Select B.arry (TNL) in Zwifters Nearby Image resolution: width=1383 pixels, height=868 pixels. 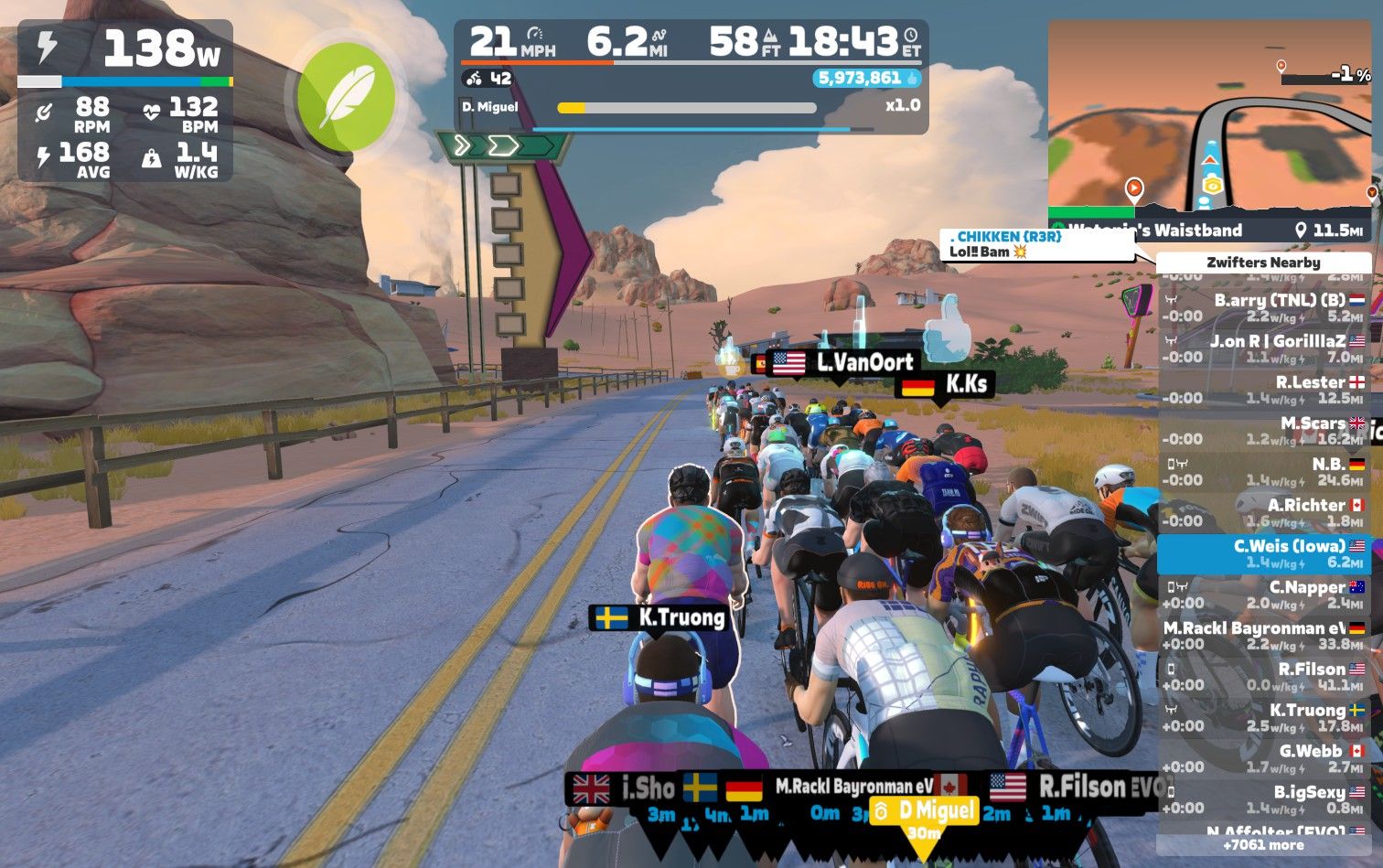[1263, 308]
